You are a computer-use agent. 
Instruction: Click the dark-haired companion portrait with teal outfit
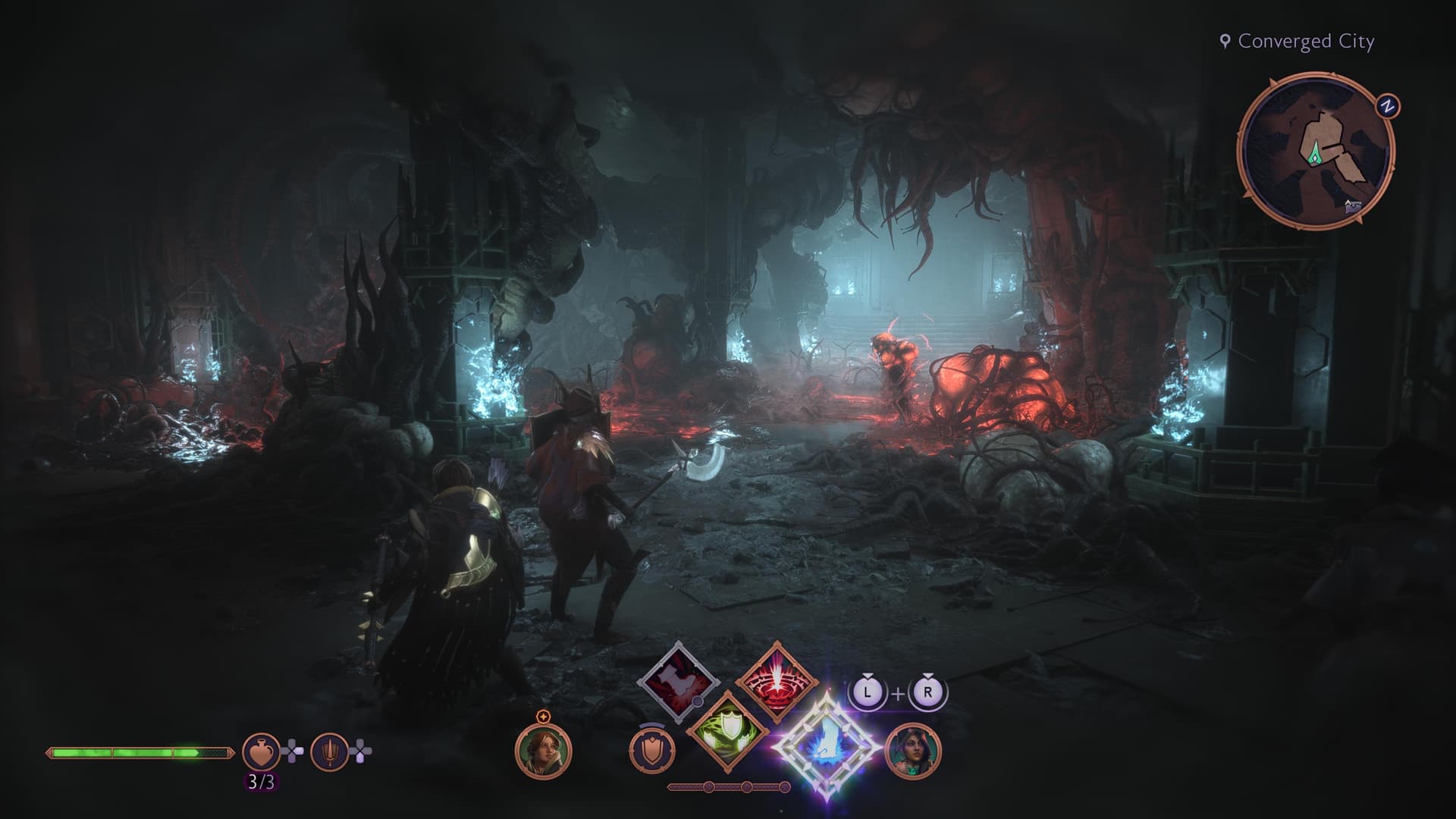pyautogui.click(x=913, y=751)
